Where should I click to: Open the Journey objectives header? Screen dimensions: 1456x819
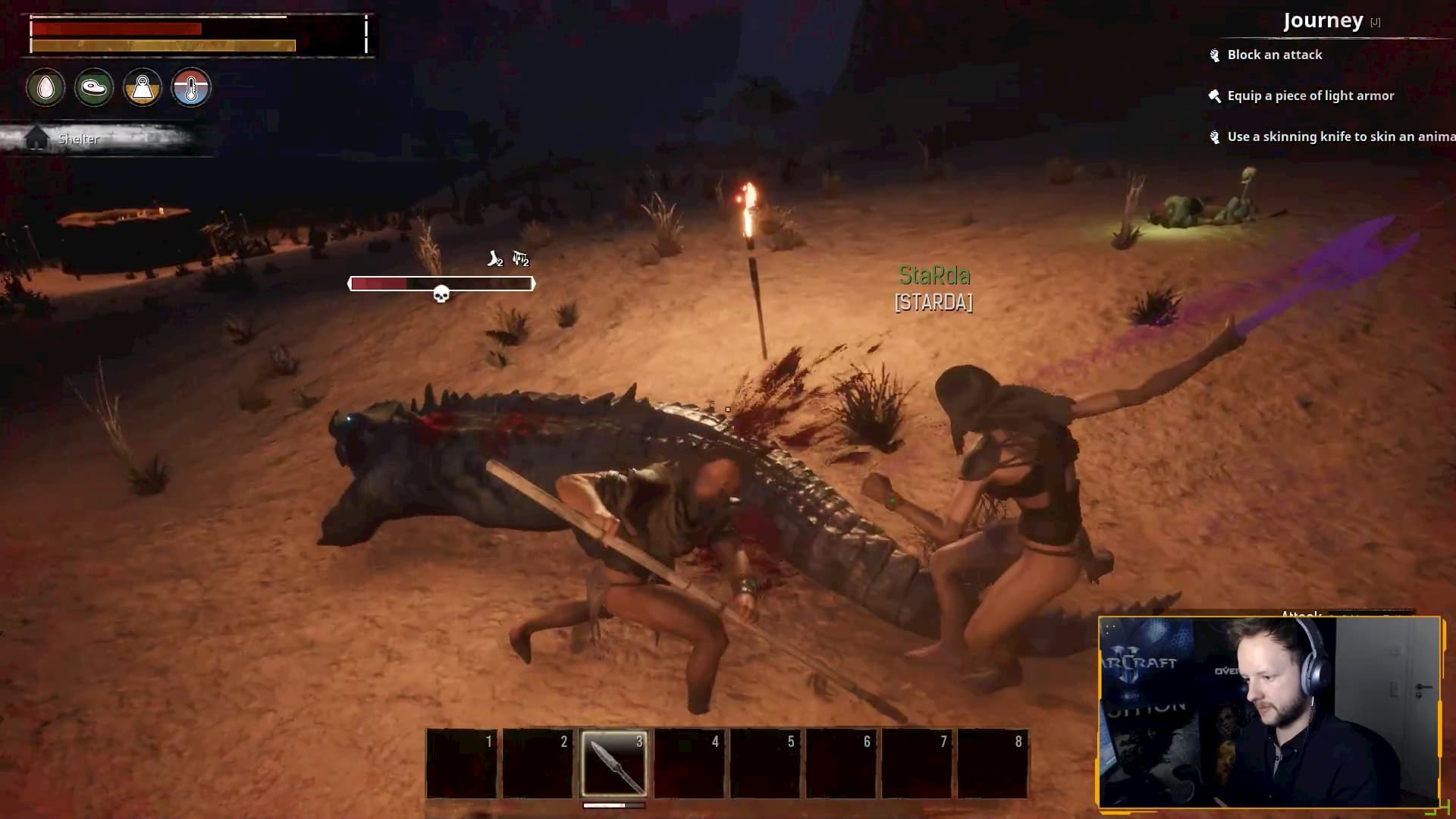coord(1323,21)
